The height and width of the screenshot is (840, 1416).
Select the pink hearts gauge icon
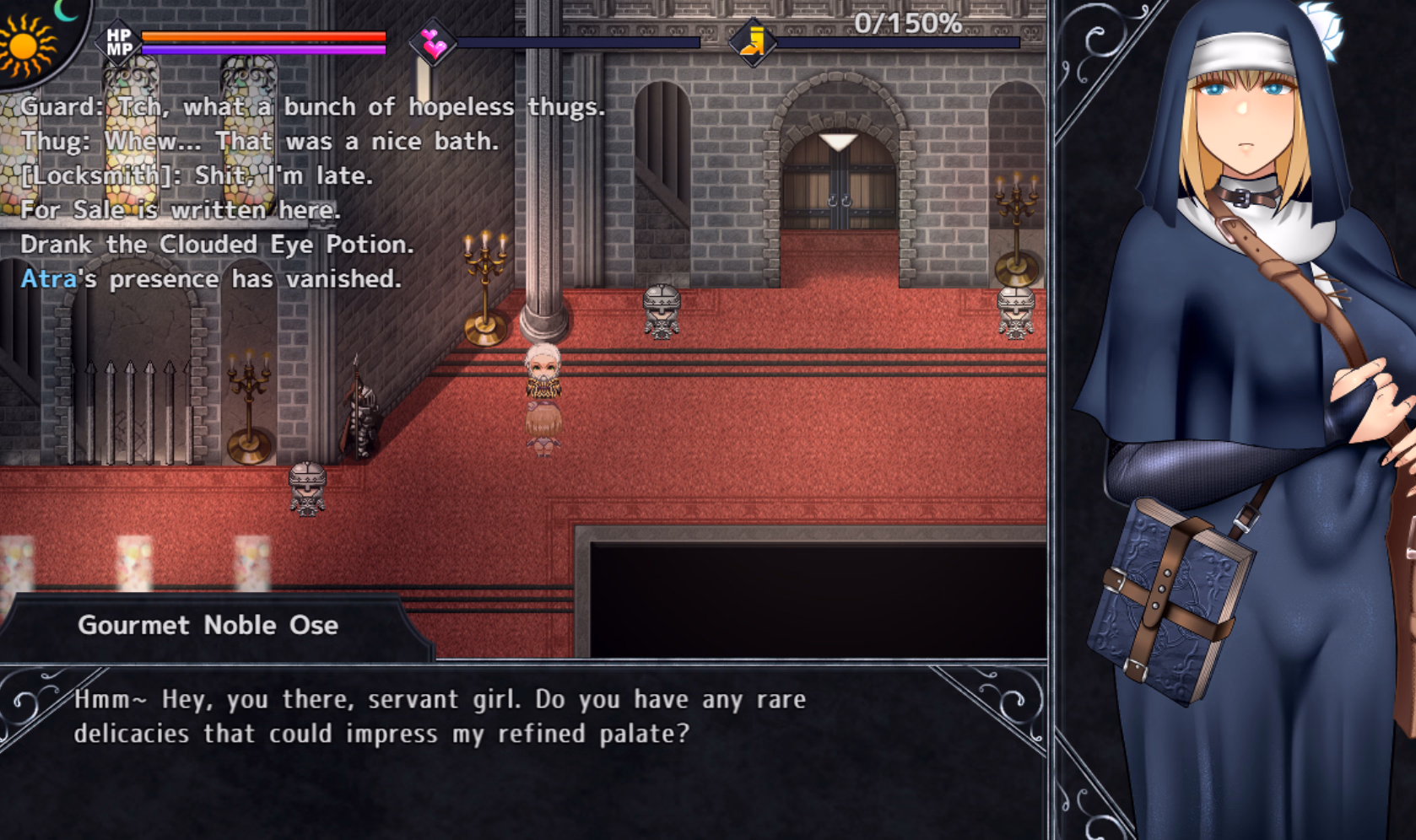(434, 42)
